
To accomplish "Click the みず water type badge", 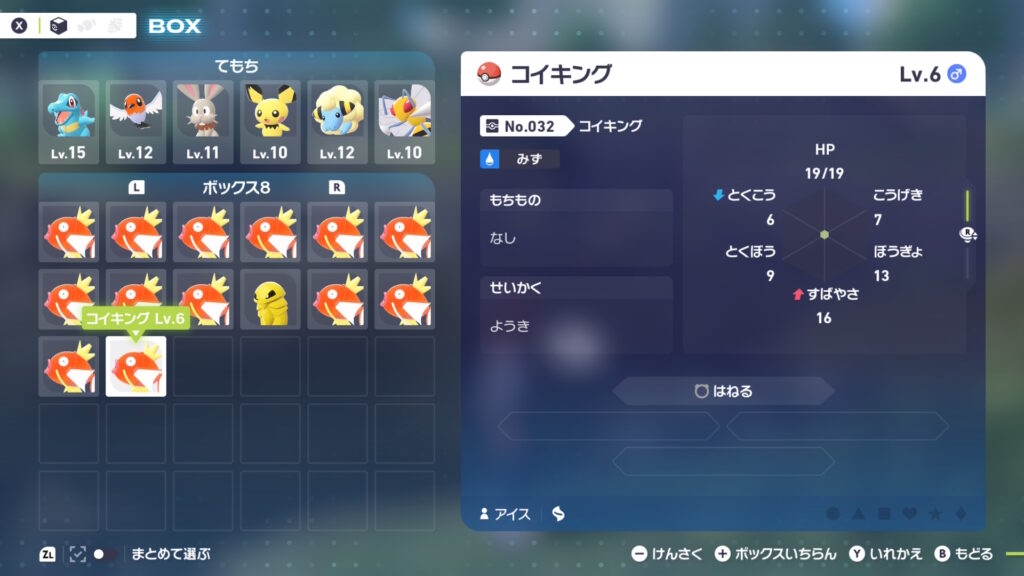I will pos(520,159).
